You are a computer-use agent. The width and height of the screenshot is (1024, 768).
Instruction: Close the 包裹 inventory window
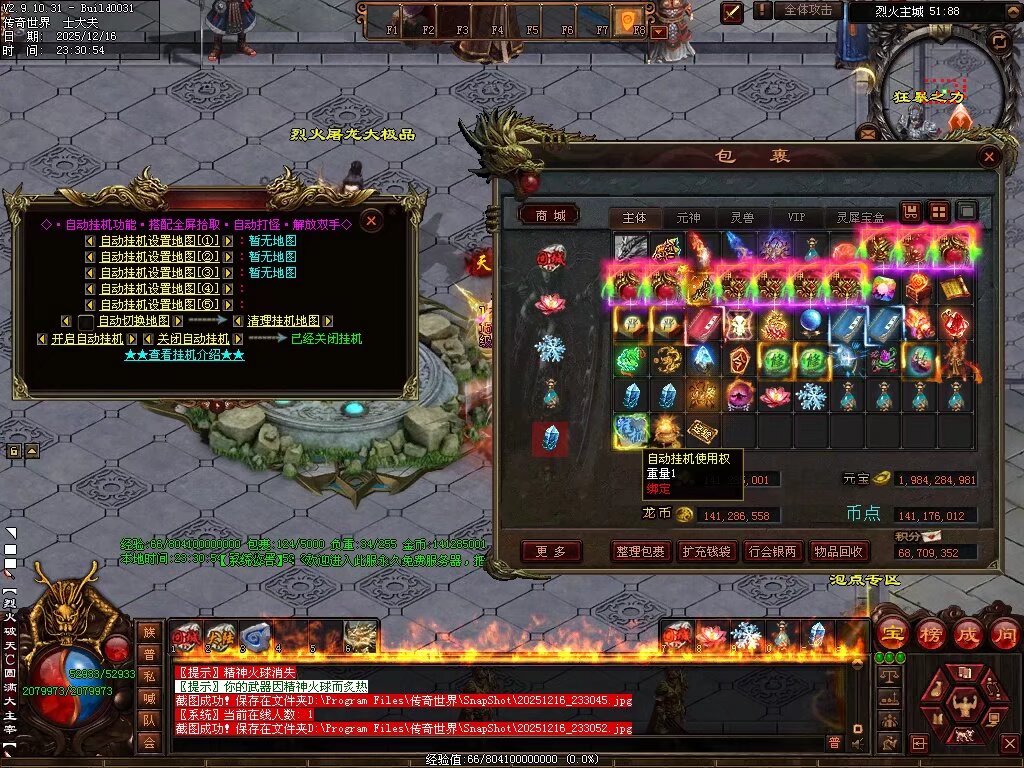(x=989, y=157)
